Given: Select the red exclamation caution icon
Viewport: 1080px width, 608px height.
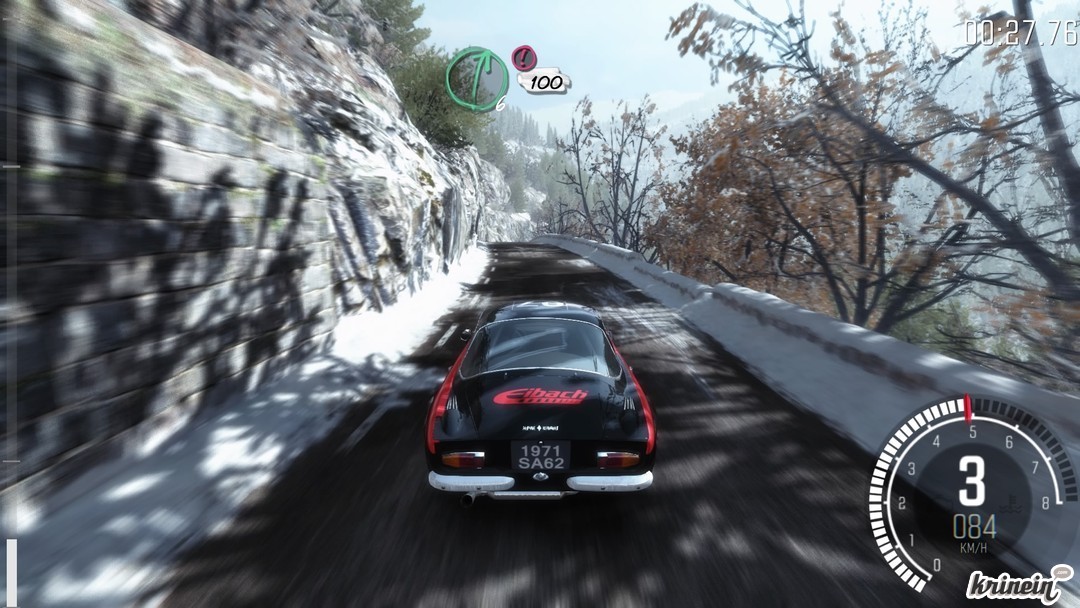Looking at the screenshot, I should point(523,57).
